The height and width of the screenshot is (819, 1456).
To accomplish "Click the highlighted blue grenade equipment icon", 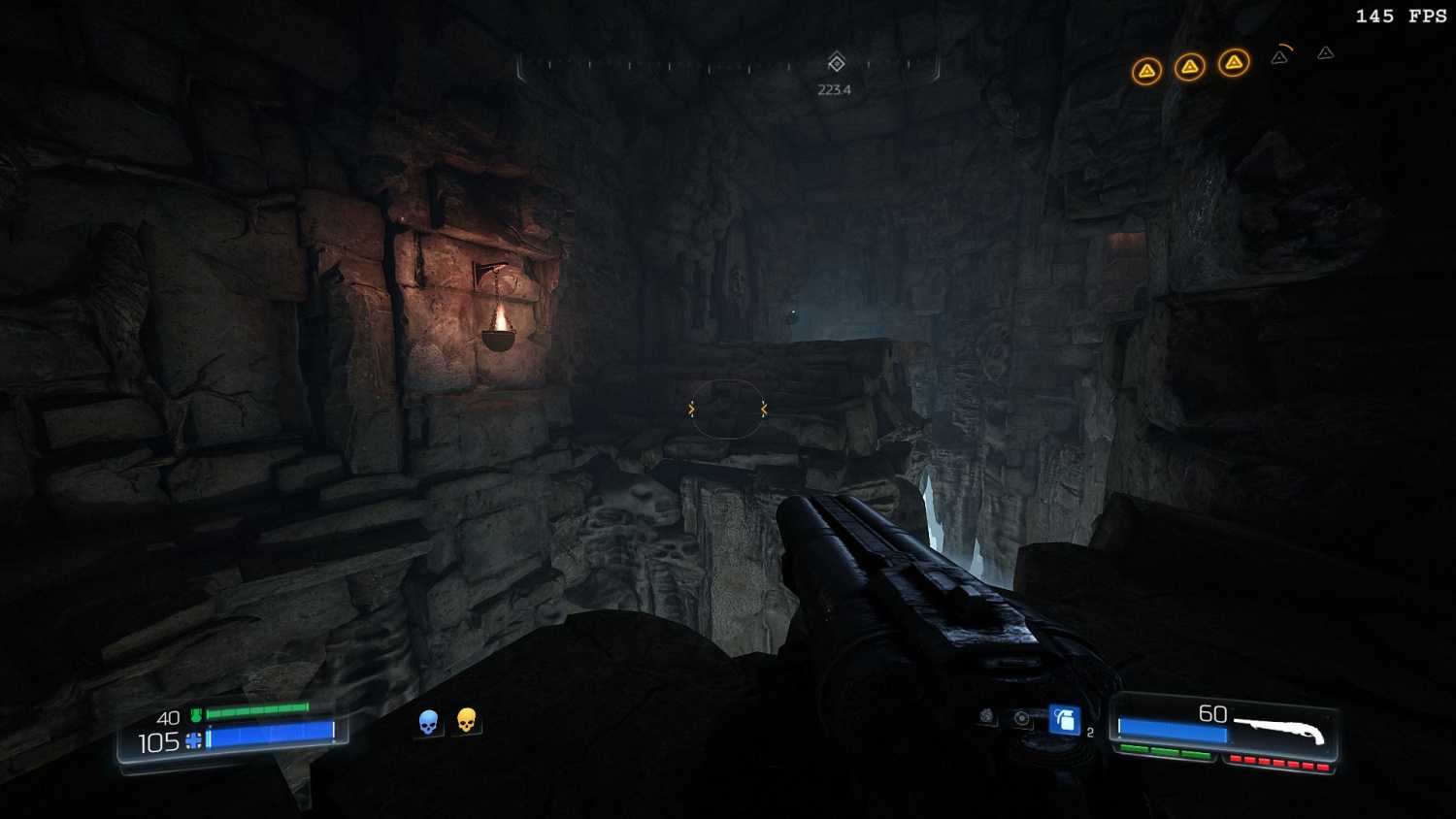I will 1064,720.
